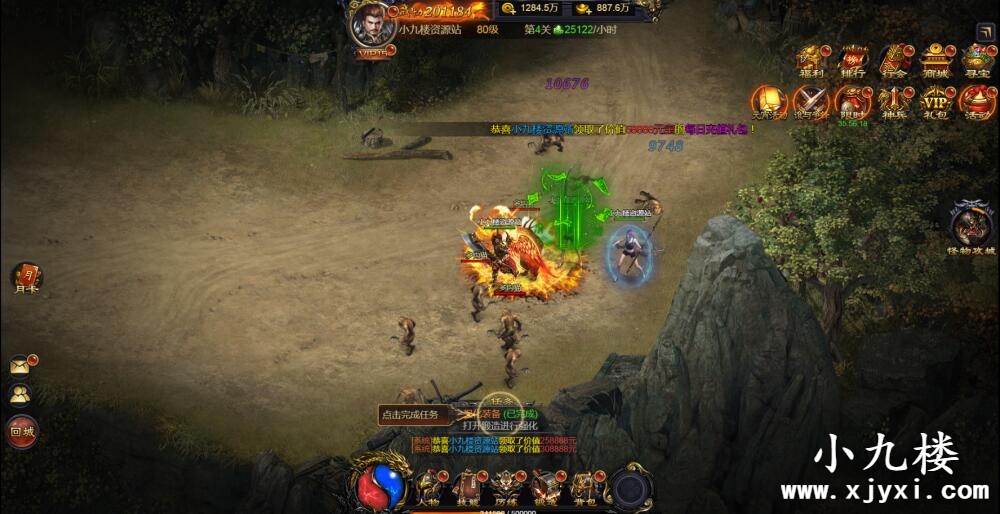Open the mail envelope icon
The image size is (1000, 514).
click(x=20, y=366)
